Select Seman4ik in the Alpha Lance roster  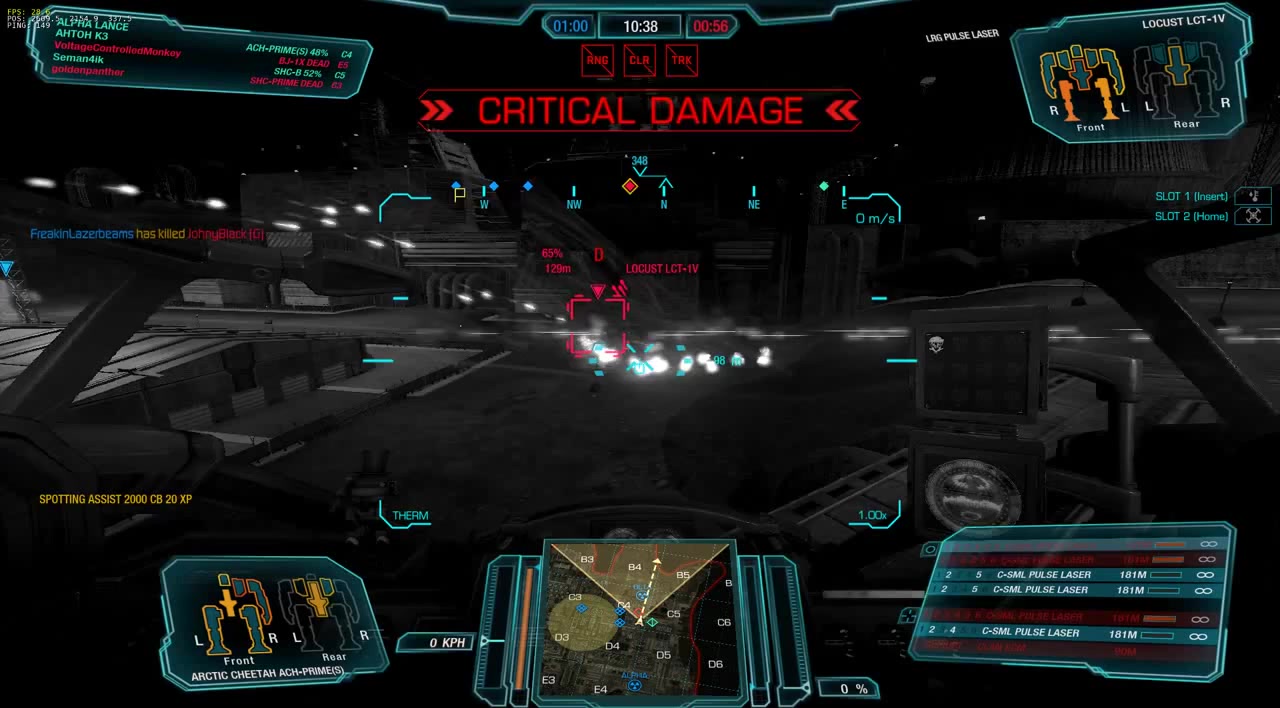(76, 59)
